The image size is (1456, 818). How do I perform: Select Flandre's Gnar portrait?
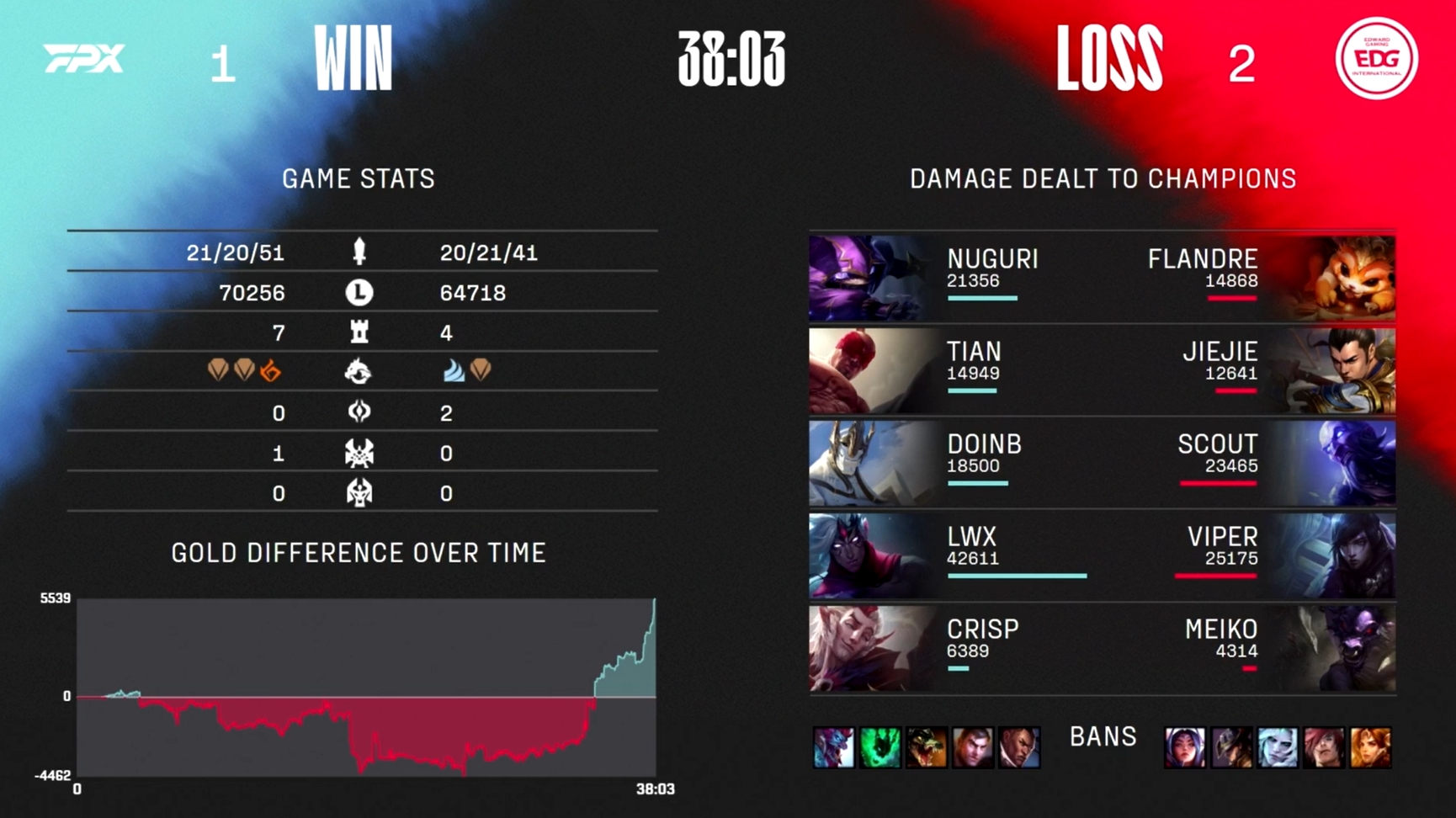tap(1335, 279)
